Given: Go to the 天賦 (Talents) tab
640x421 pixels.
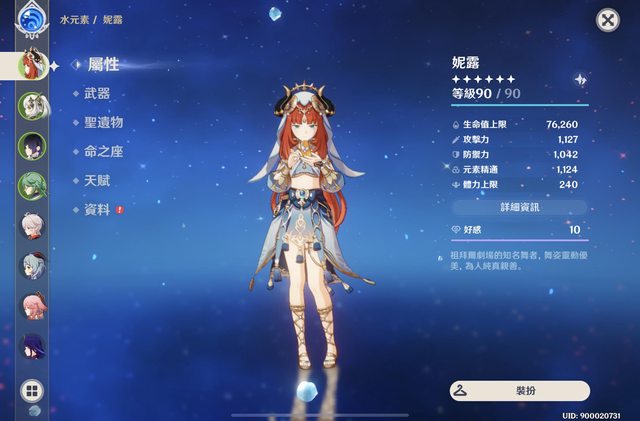Looking at the screenshot, I should (98, 180).
